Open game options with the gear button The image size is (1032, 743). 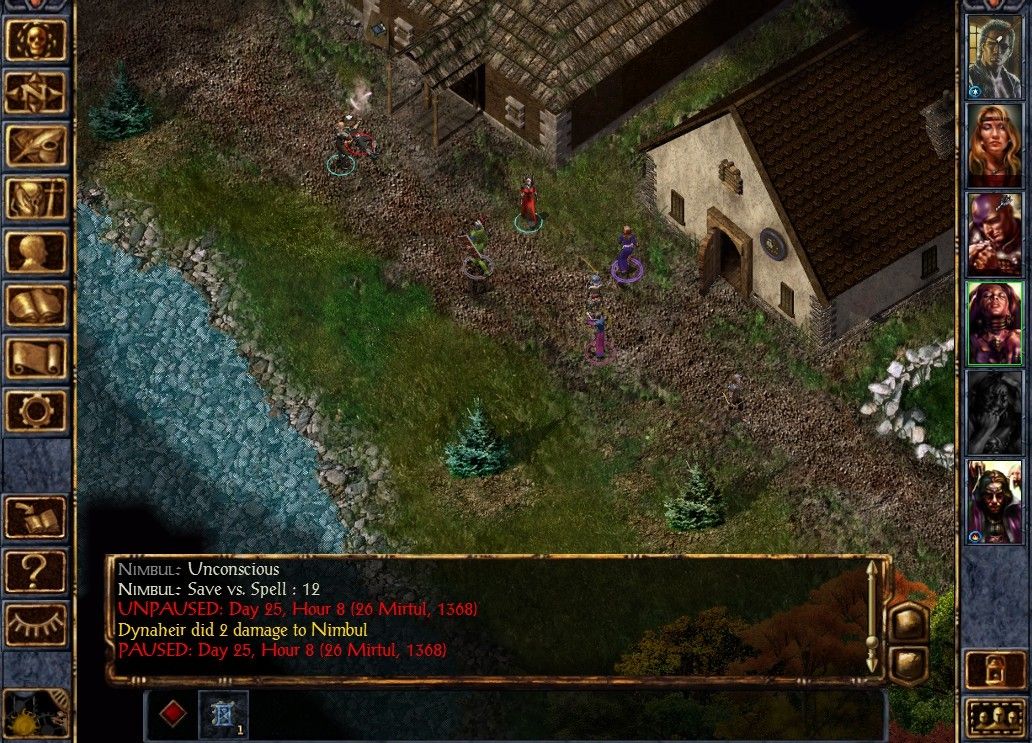pyautogui.click(x=36, y=411)
